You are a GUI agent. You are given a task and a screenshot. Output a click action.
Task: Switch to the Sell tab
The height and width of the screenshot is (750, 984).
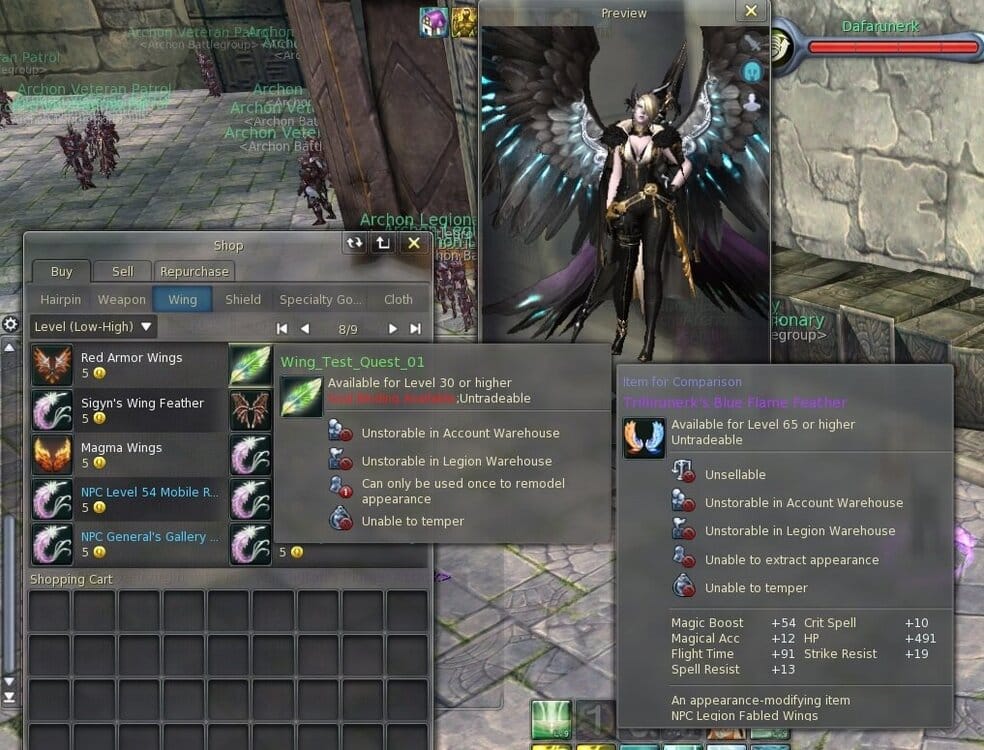(x=123, y=271)
